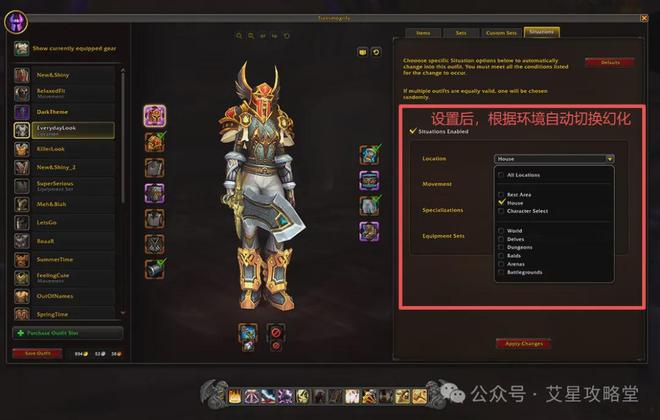
Task: Tick the Rest Area location checkbox
Action: coord(501,194)
